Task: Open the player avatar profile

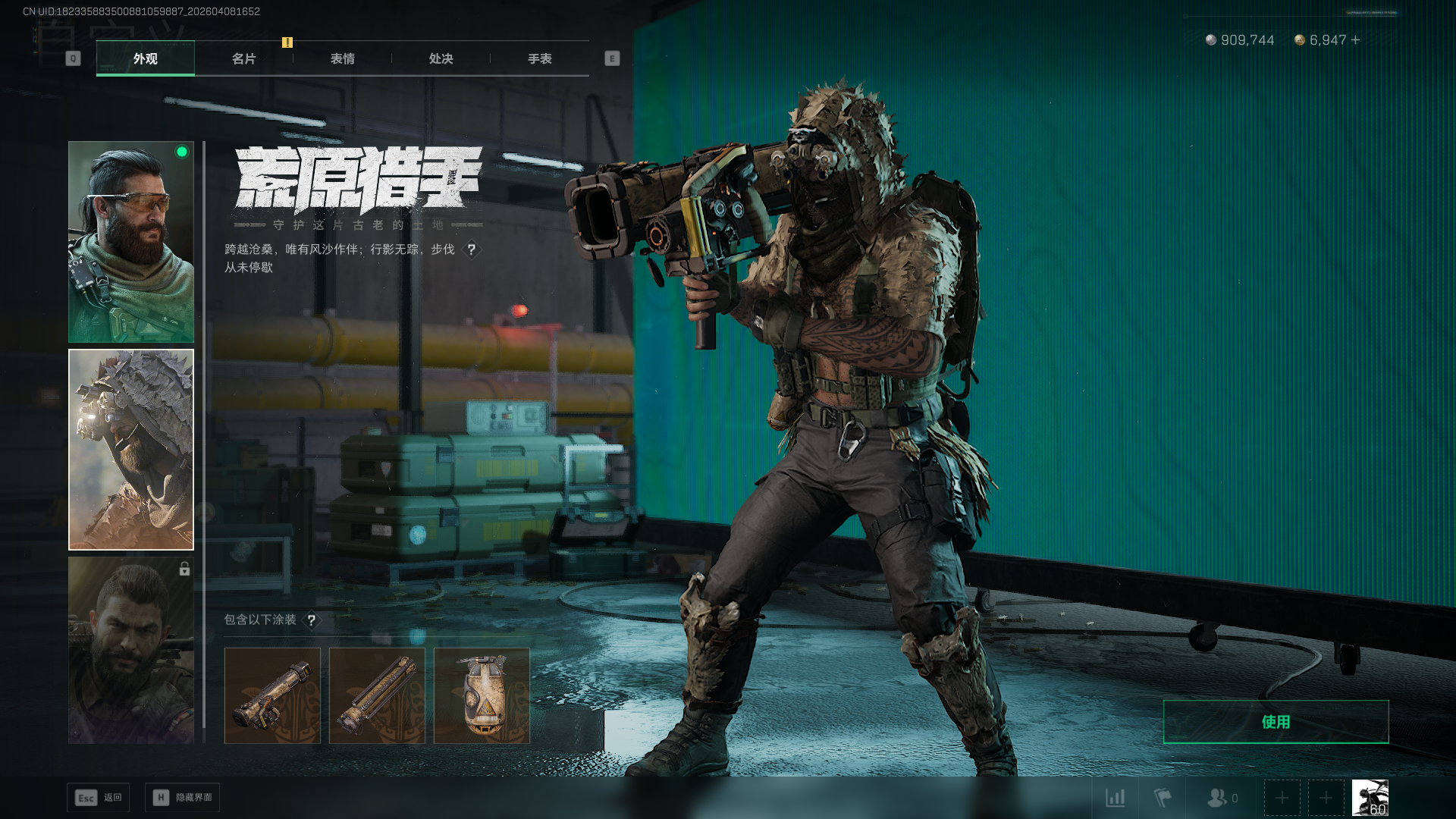Action: (x=1370, y=798)
